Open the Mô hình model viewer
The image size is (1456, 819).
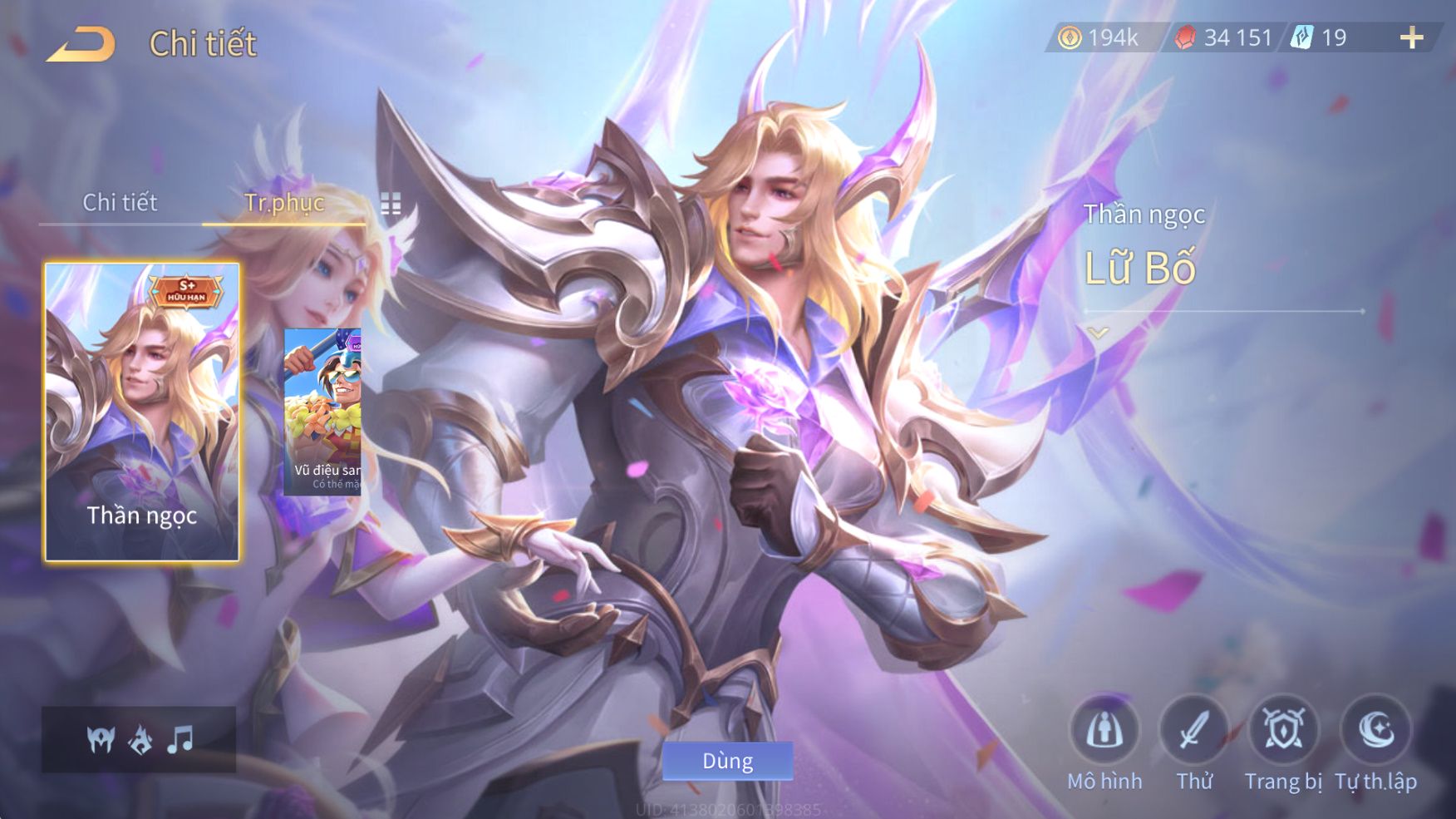1104,731
